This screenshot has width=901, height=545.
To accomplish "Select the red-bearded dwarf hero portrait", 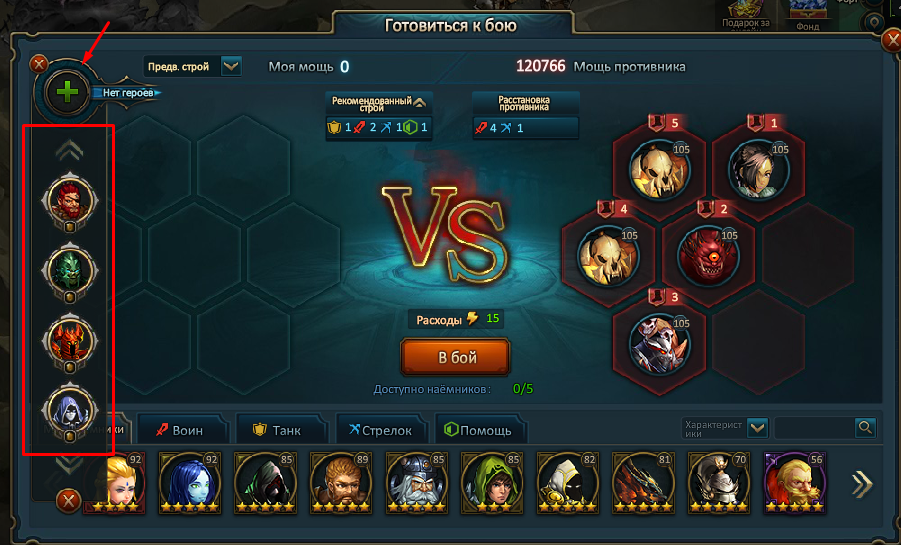I will pyautogui.click(x=71, y=199).
